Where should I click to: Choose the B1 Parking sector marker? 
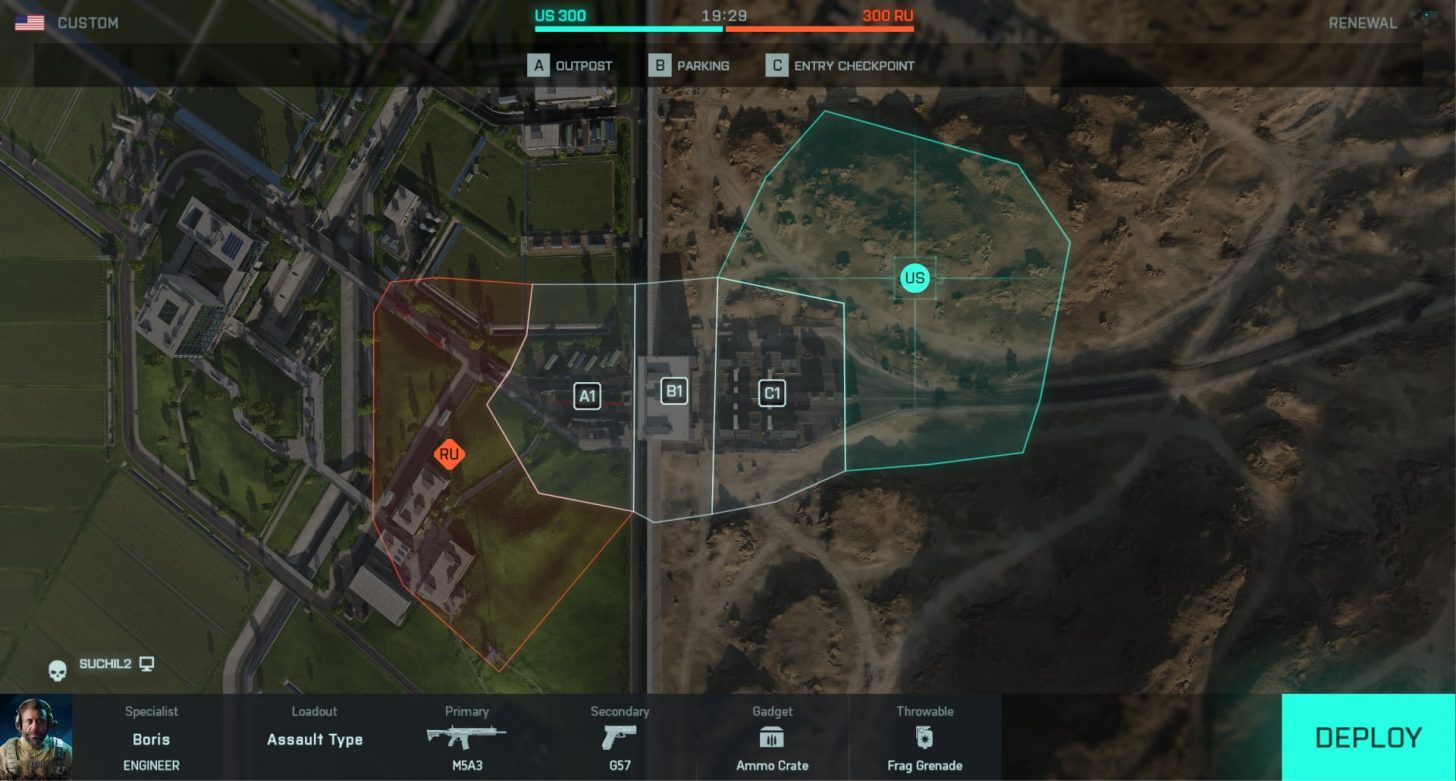click(674, 391)
